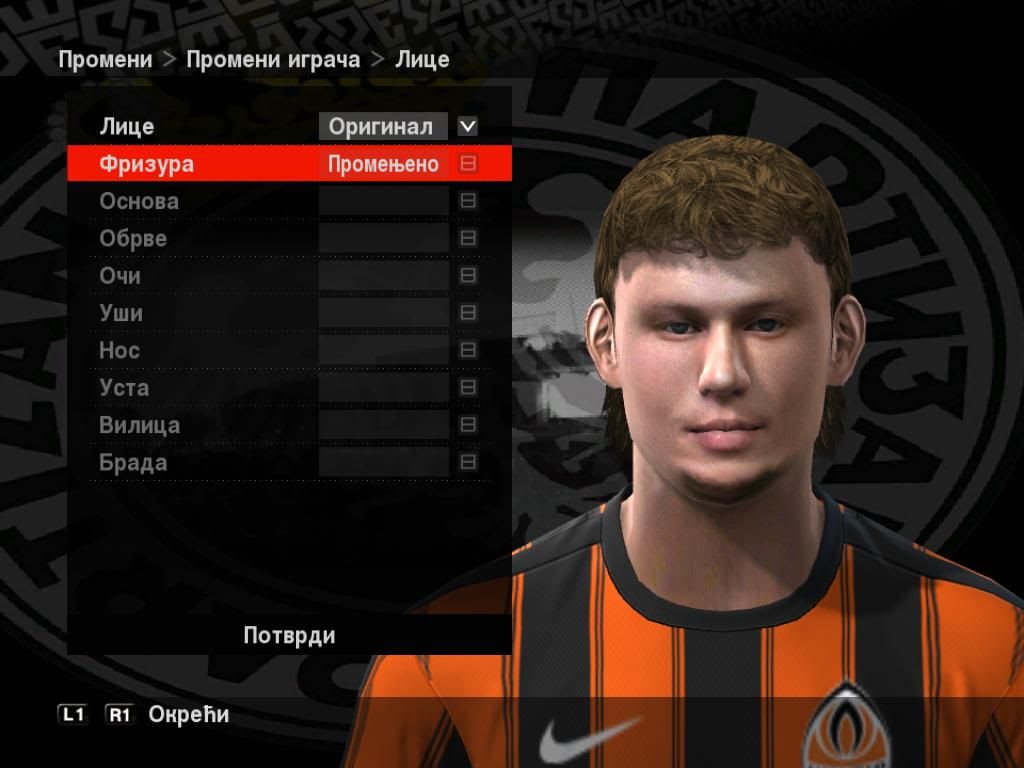This screenshot has width=1024, height=768.
Task: Click the Промени breadcrumb
Action: (x=105, y=59)
